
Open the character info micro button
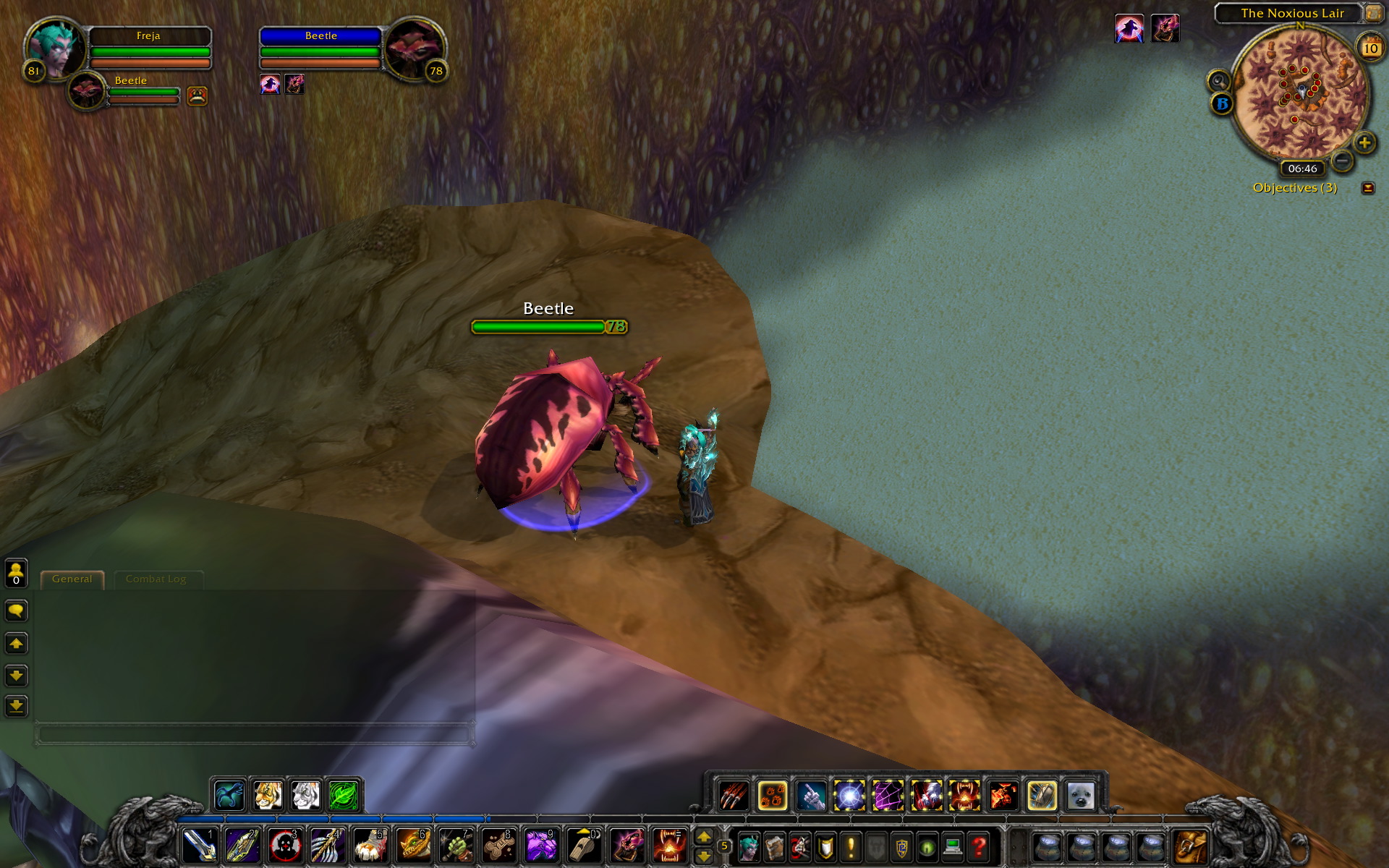tap(749, 846)
